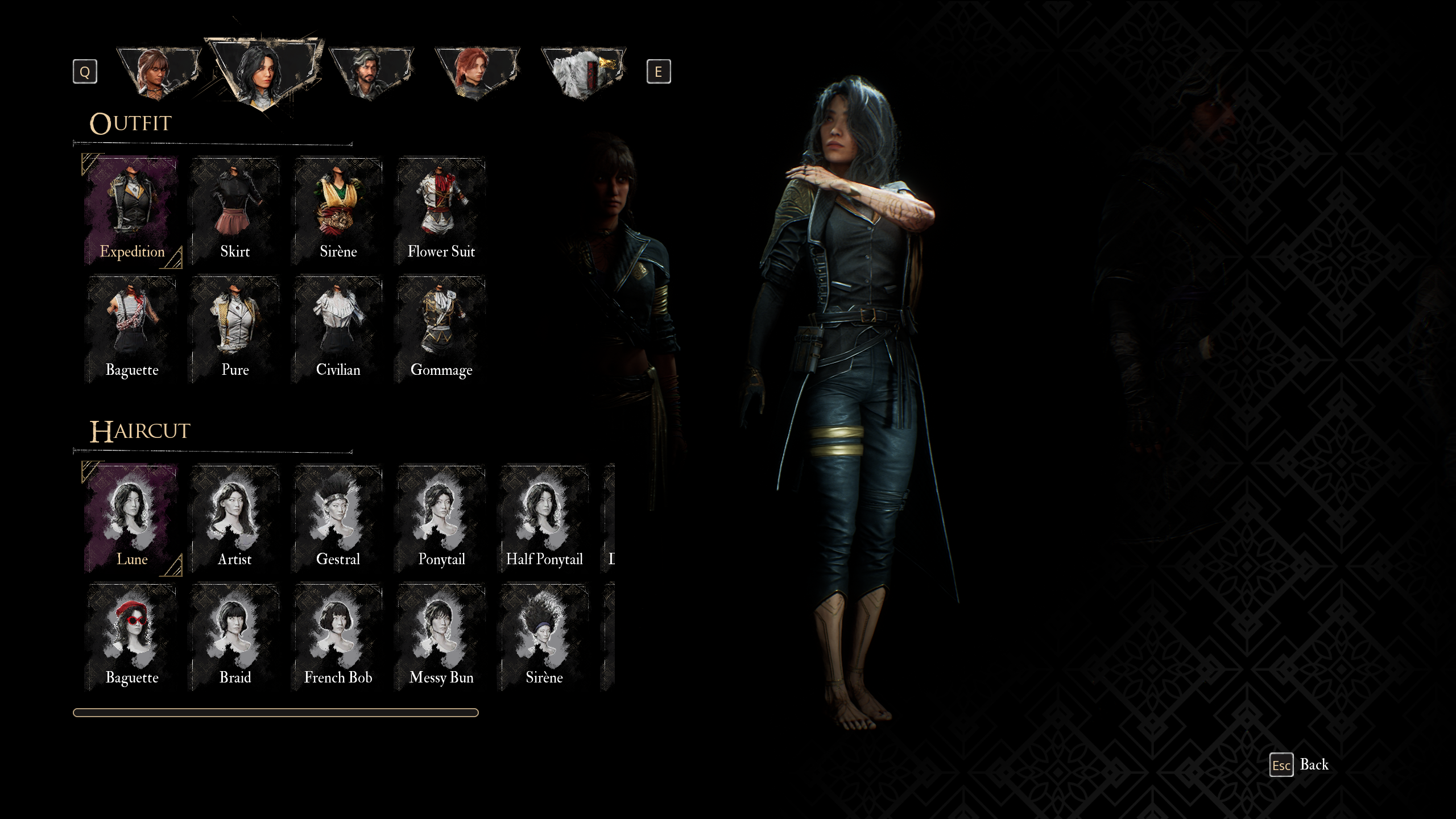The height and width of the screenshot is (819, 1456).
Task: Select the Gestral haircut
Action: (338, 518)
